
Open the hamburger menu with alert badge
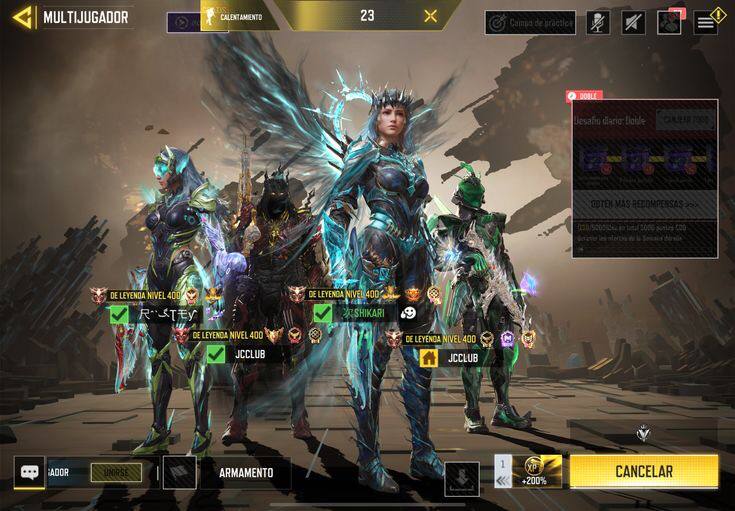(707, 22)
